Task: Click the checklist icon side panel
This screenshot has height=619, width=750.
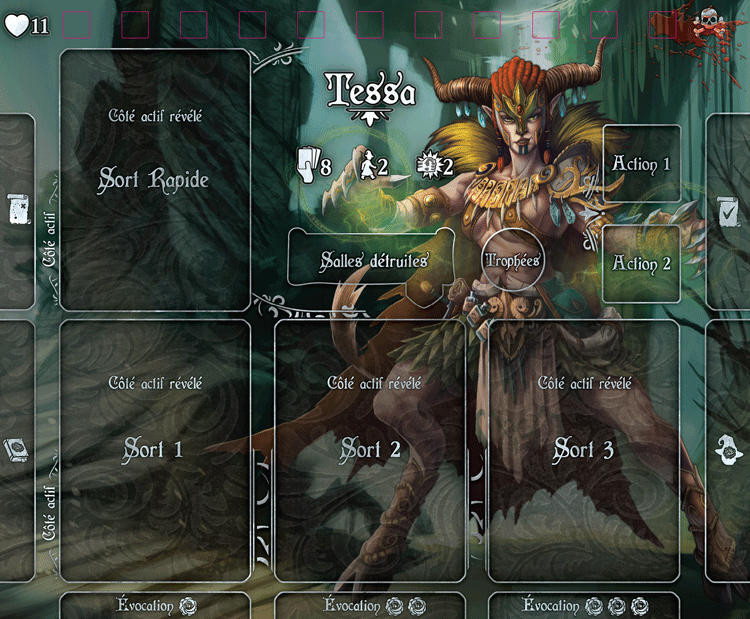Action: coord(730,208)
